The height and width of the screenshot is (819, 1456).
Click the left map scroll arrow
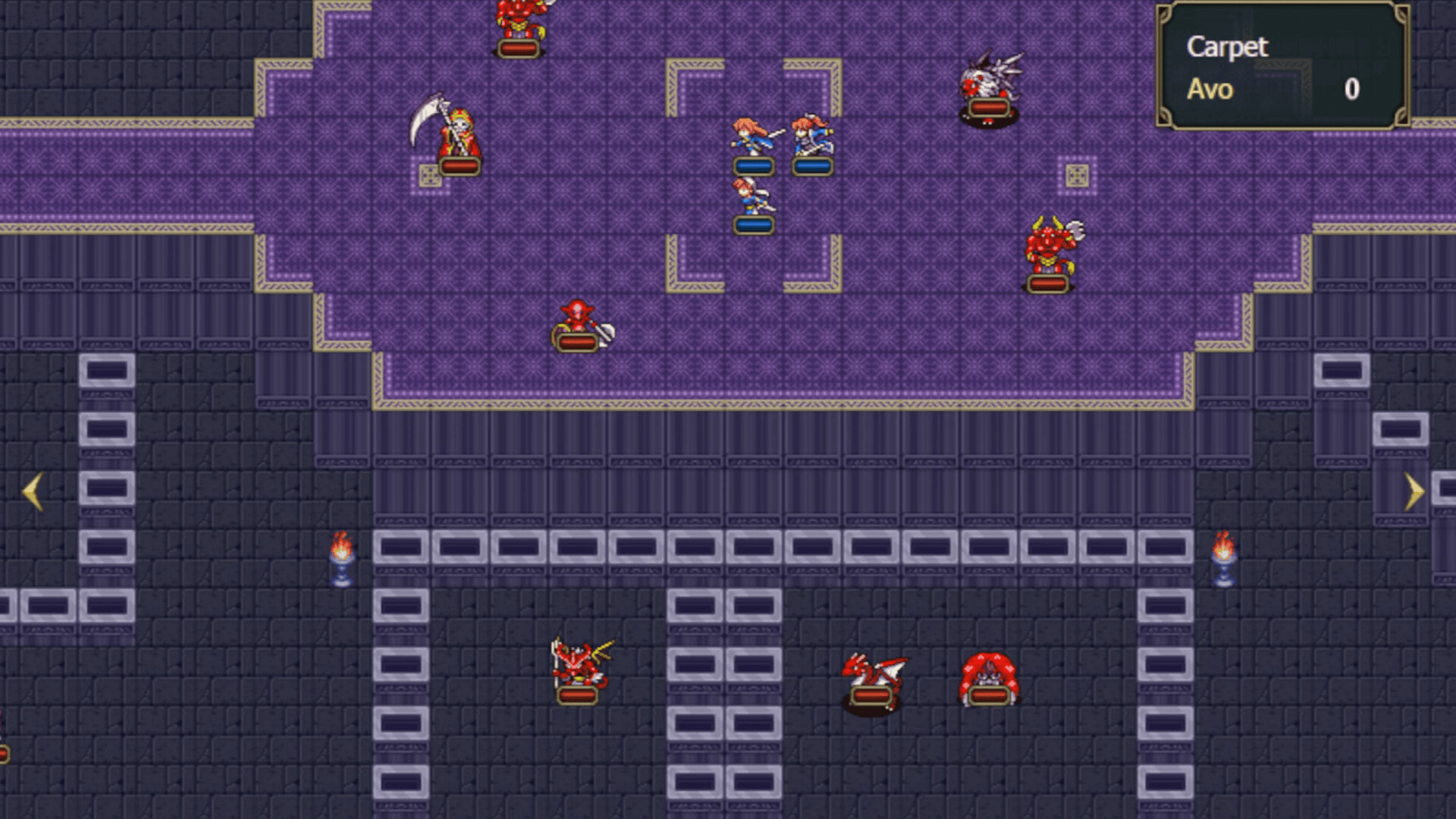coord(32,493)
